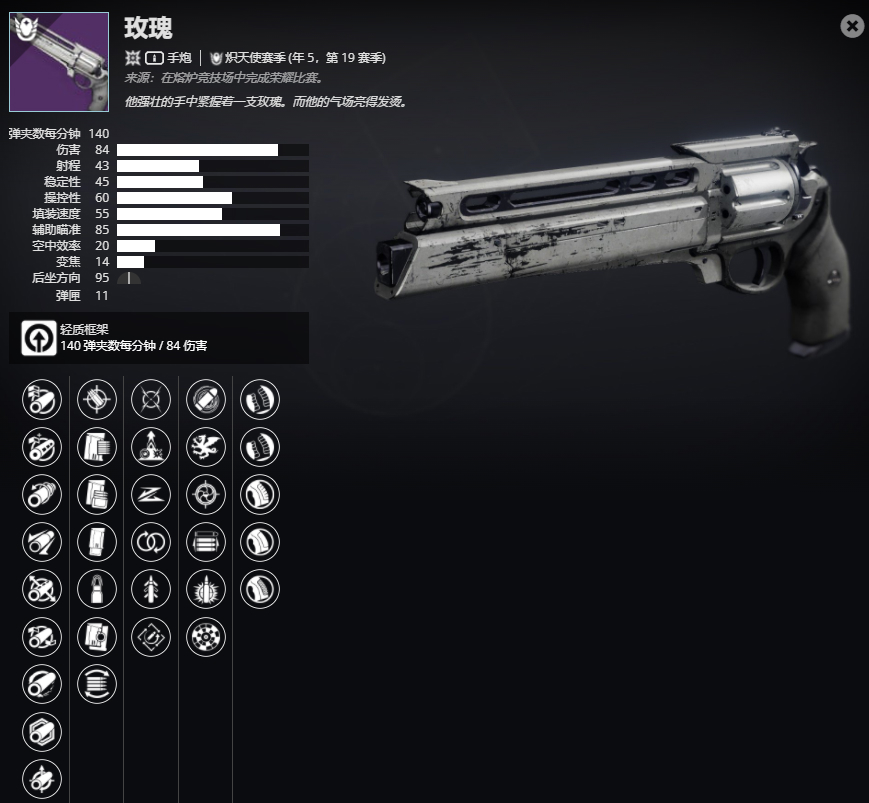Choose the spiral crosshair trait perk
The height and width of the screenshot is (803, 869).
[206, 494]
